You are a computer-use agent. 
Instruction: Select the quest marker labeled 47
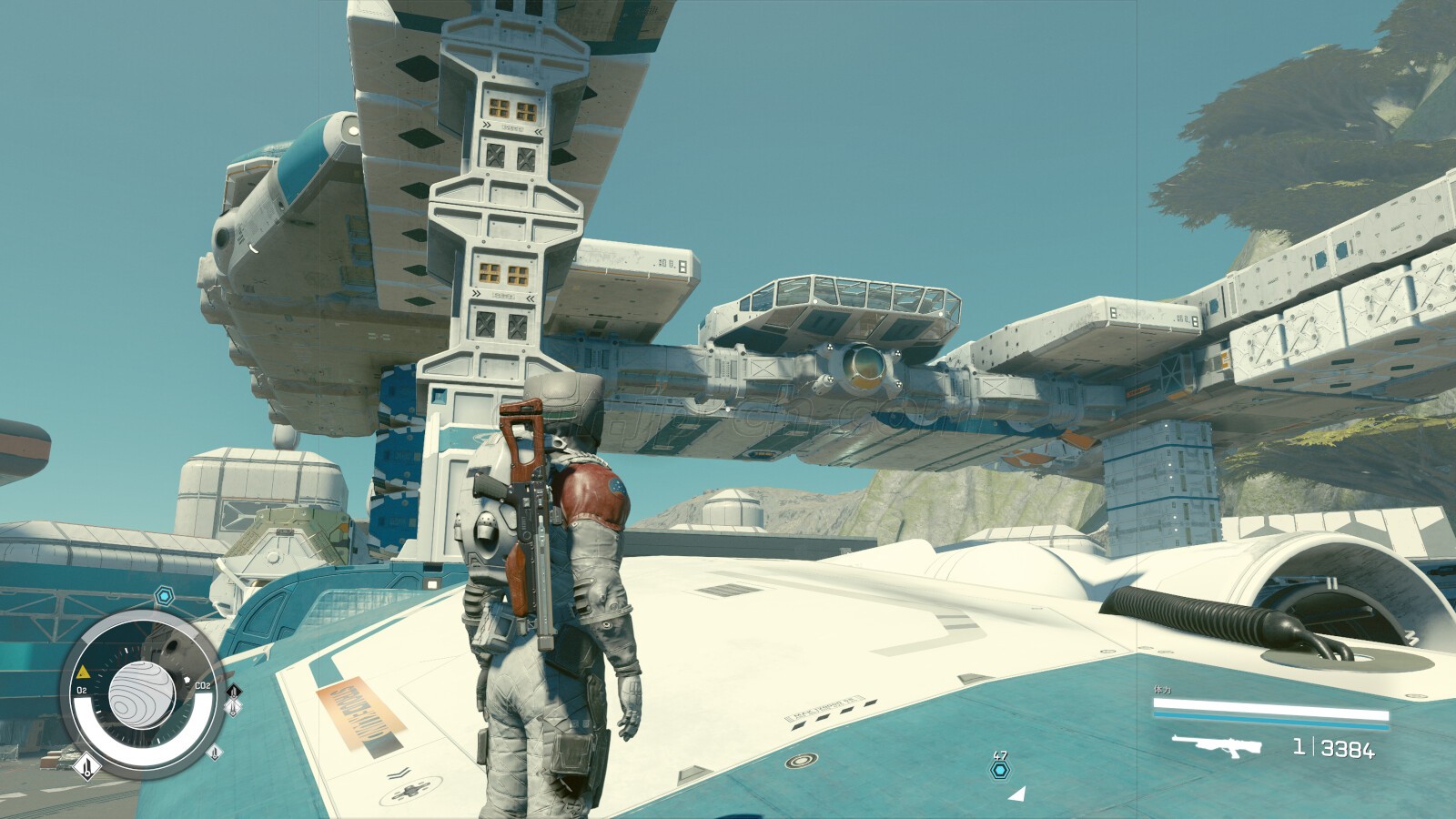click(x=1000, y=771)
